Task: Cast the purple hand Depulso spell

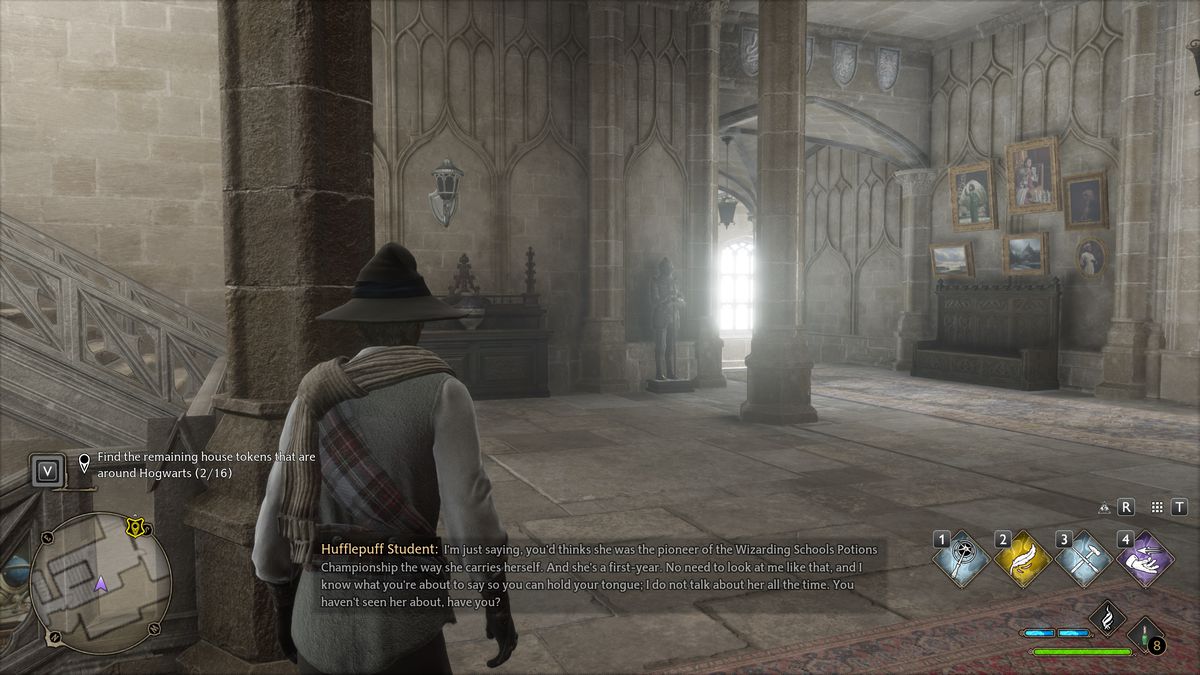Action: (x=1144, y=560)
